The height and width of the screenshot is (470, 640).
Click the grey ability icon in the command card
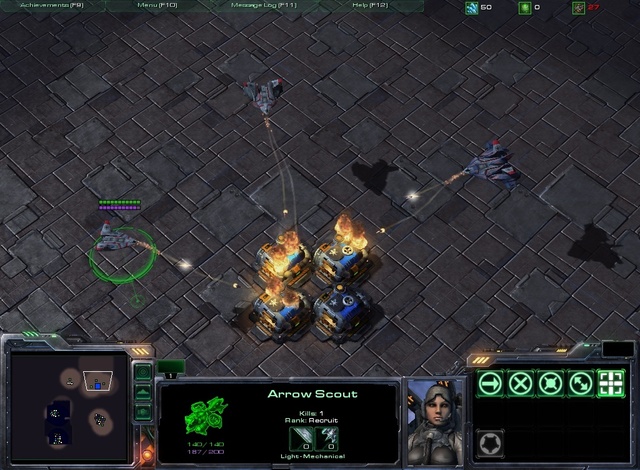point(490,442)
